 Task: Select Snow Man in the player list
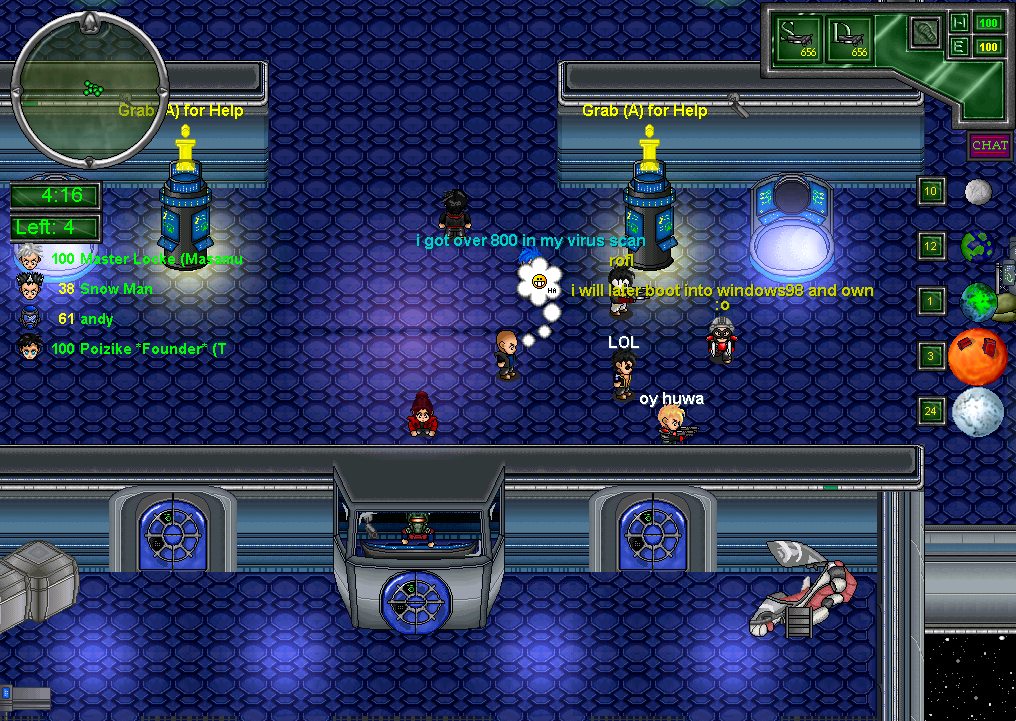116,288
